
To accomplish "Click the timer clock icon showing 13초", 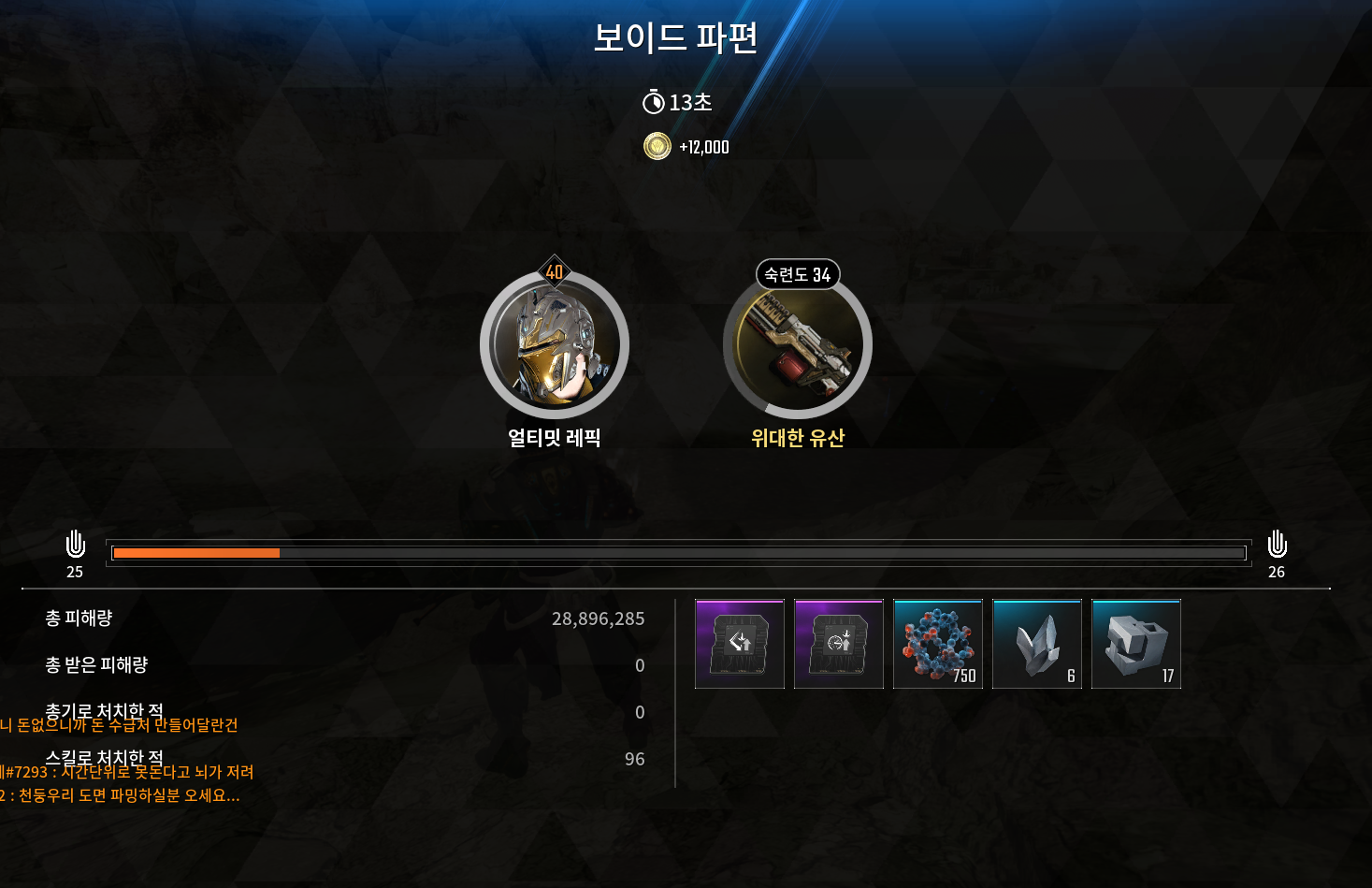I will click(x=656, y=103).
